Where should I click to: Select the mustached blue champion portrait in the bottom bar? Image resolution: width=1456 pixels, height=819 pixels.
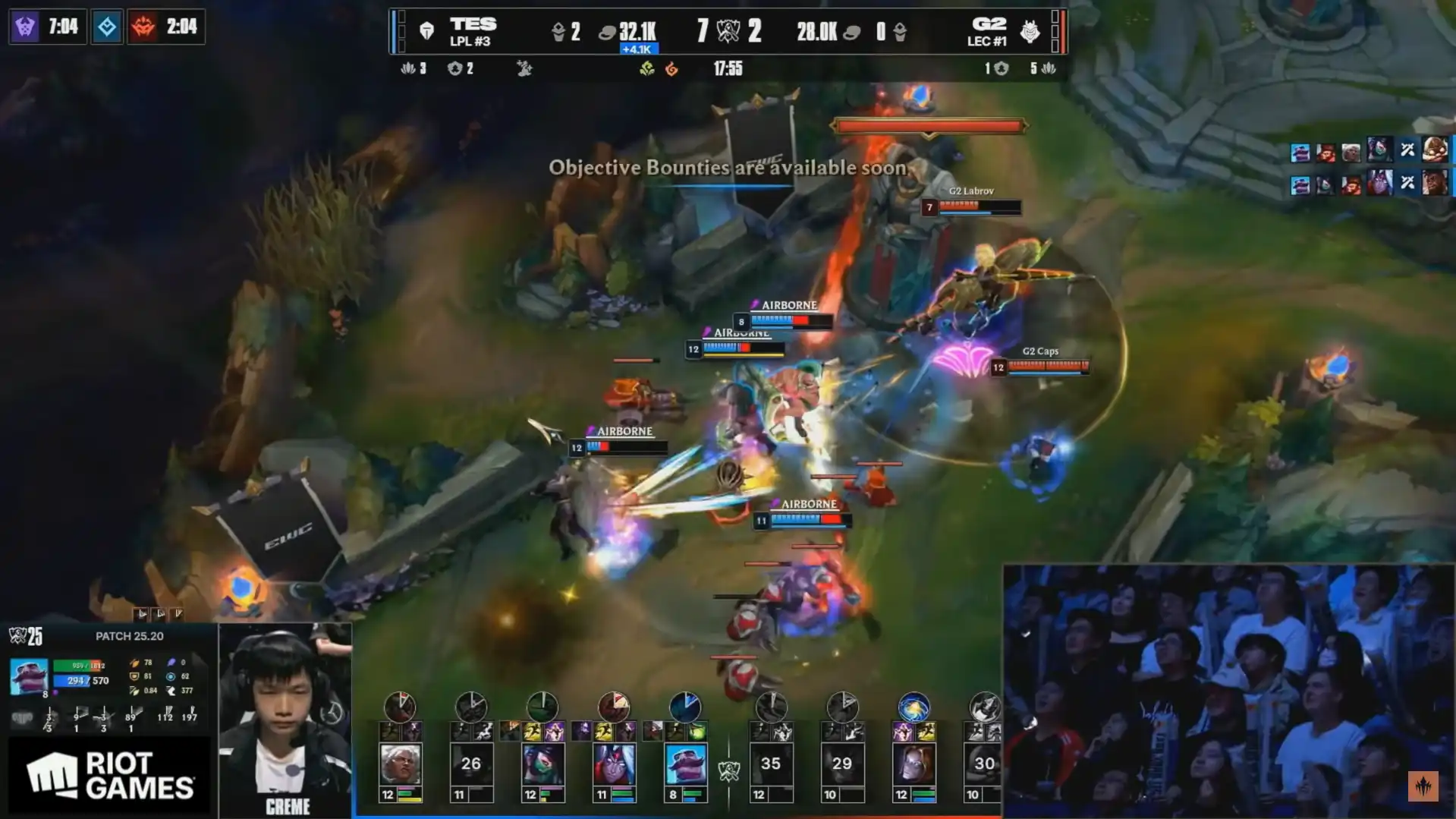click(x=686, y=764)
